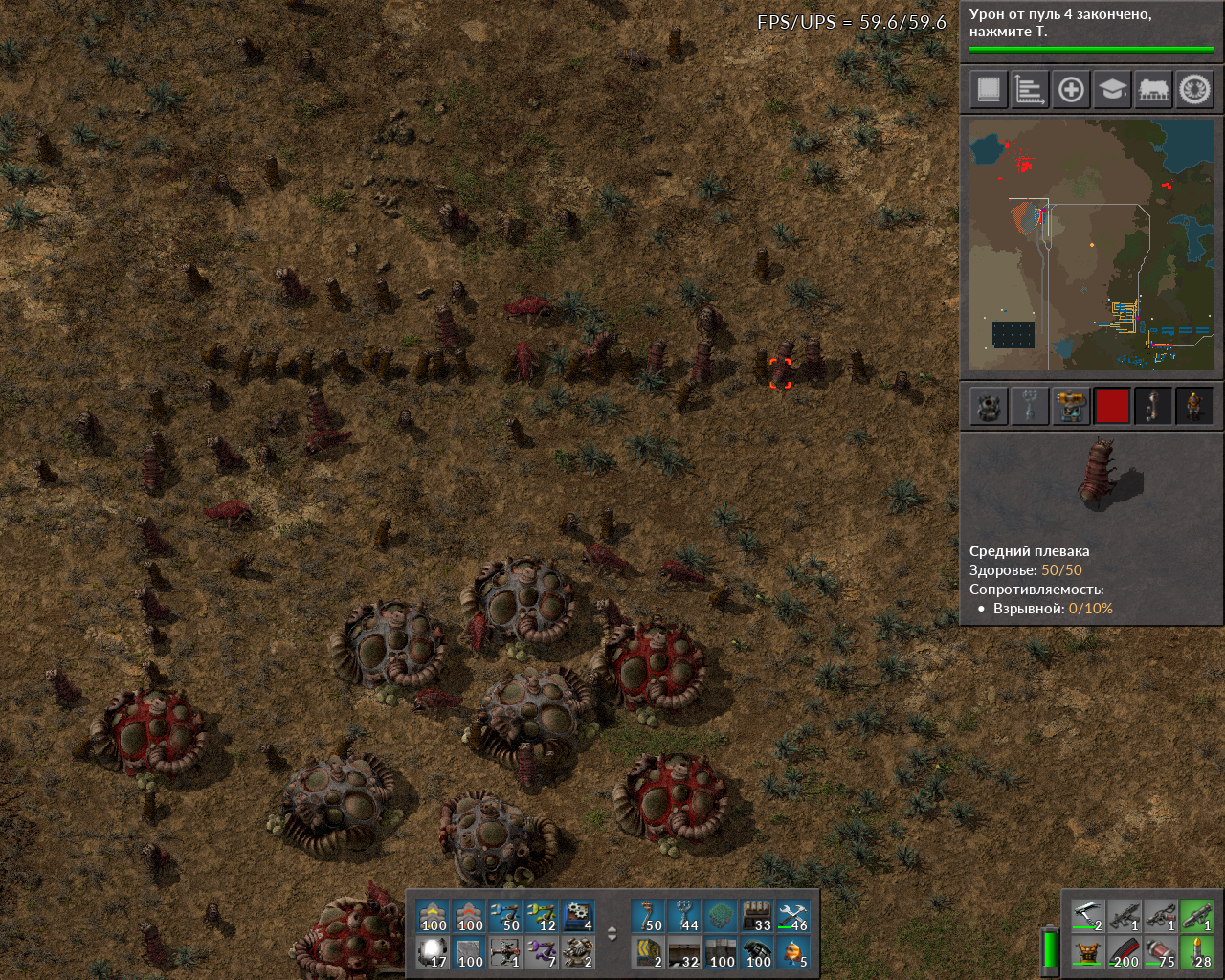Click the circled plus button
This screenshot has height=980, width=1225.
(x=1071, y=90)
